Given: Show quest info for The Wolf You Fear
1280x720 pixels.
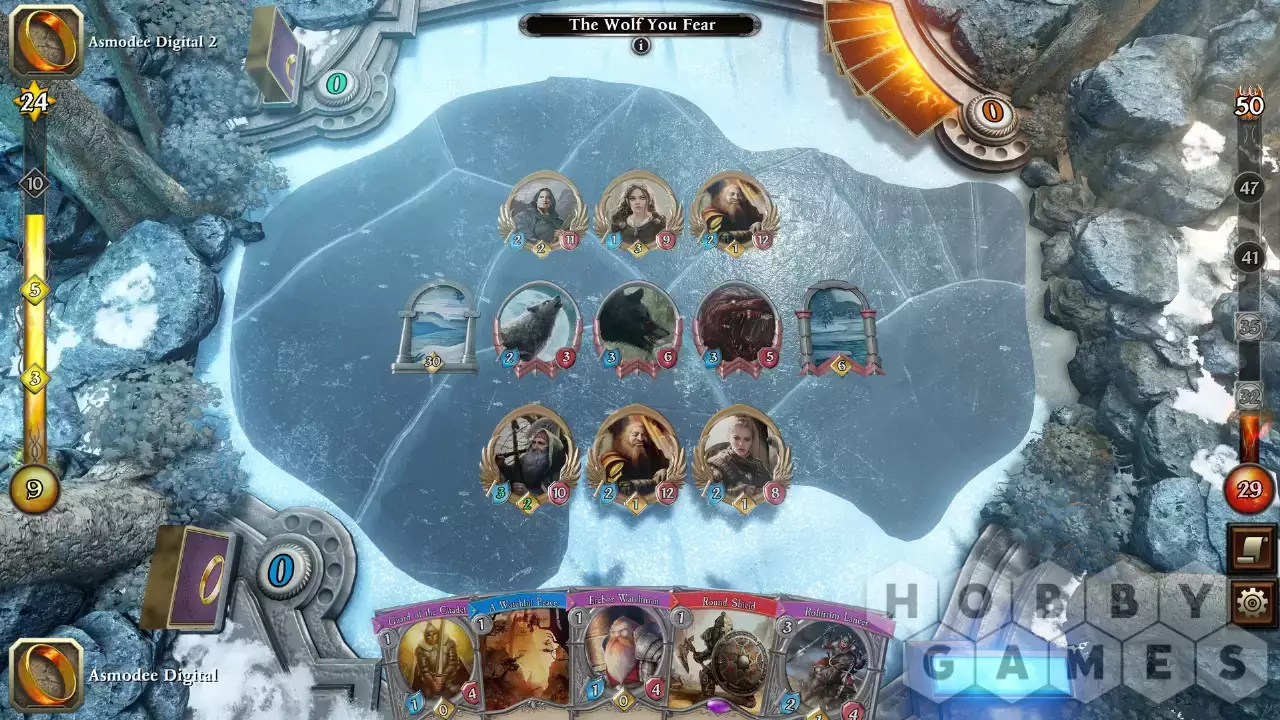Looking at the screenshot, I should point(641,46).
